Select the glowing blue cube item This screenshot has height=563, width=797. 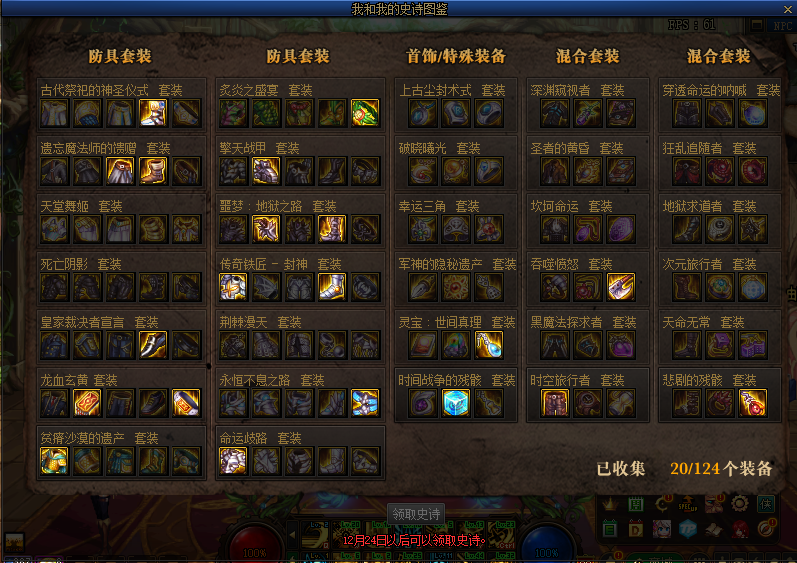click(456, 403)
